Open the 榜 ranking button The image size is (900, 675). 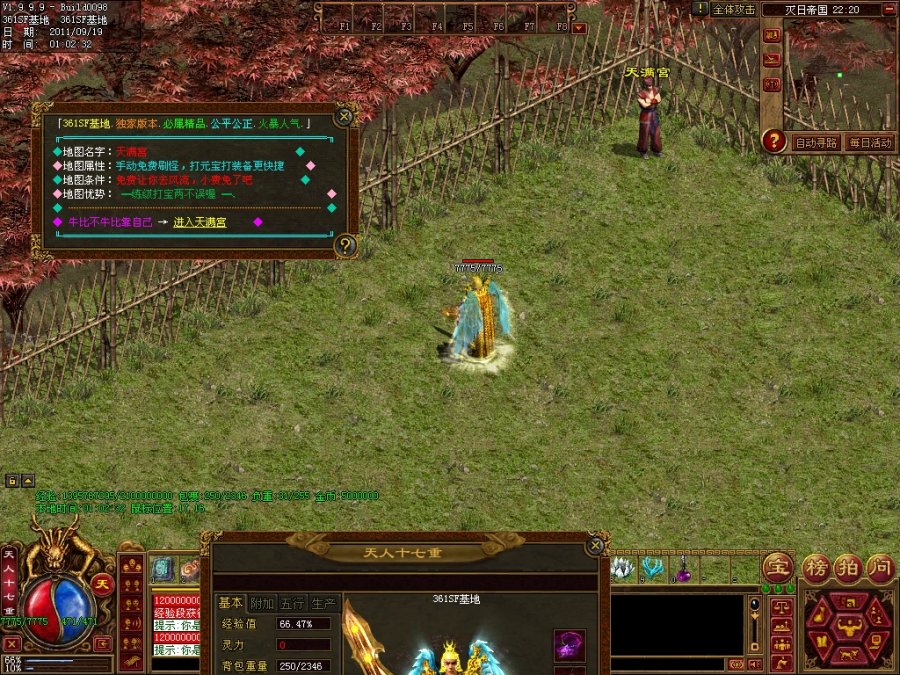[817, 567]
